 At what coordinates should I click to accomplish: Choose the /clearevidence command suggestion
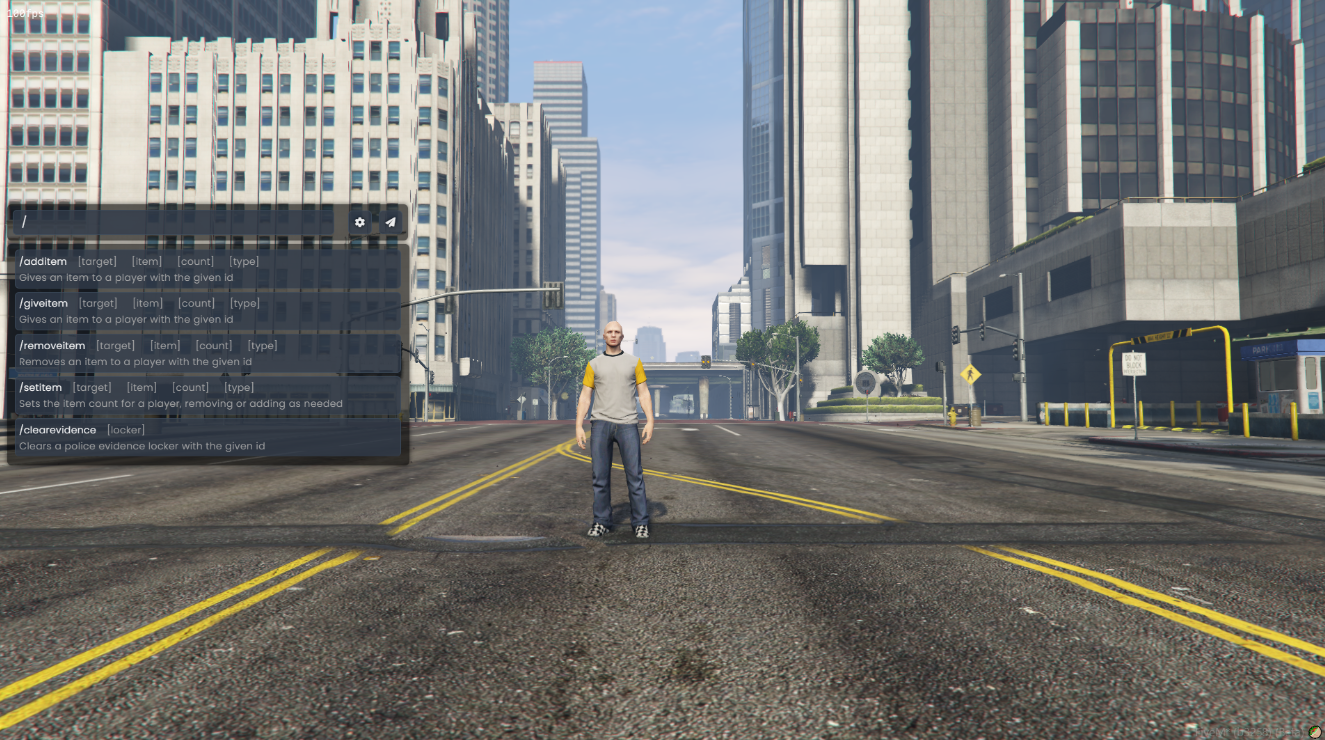click(206, 437)
